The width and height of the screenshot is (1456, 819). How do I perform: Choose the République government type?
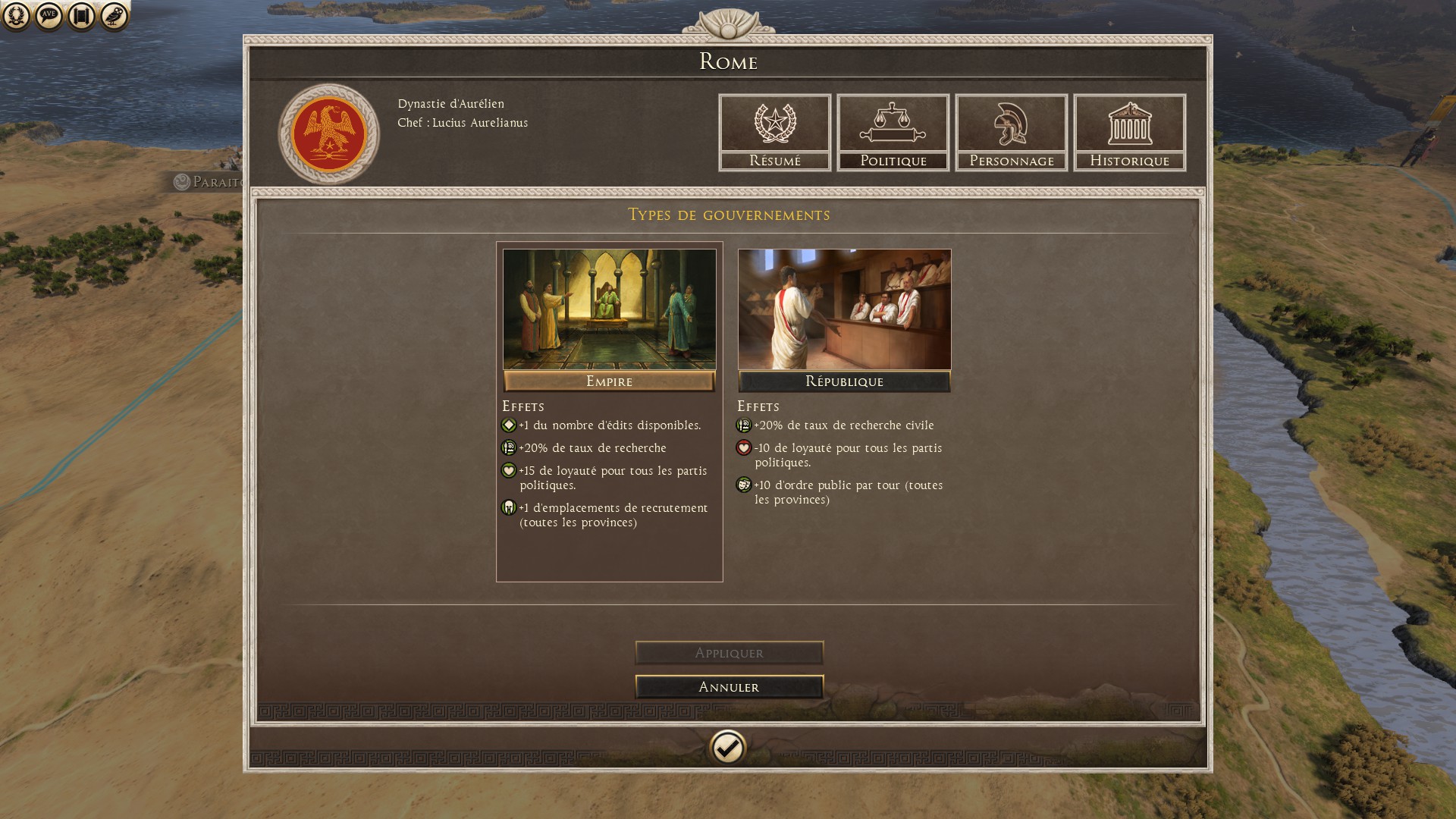click(844, 381)
